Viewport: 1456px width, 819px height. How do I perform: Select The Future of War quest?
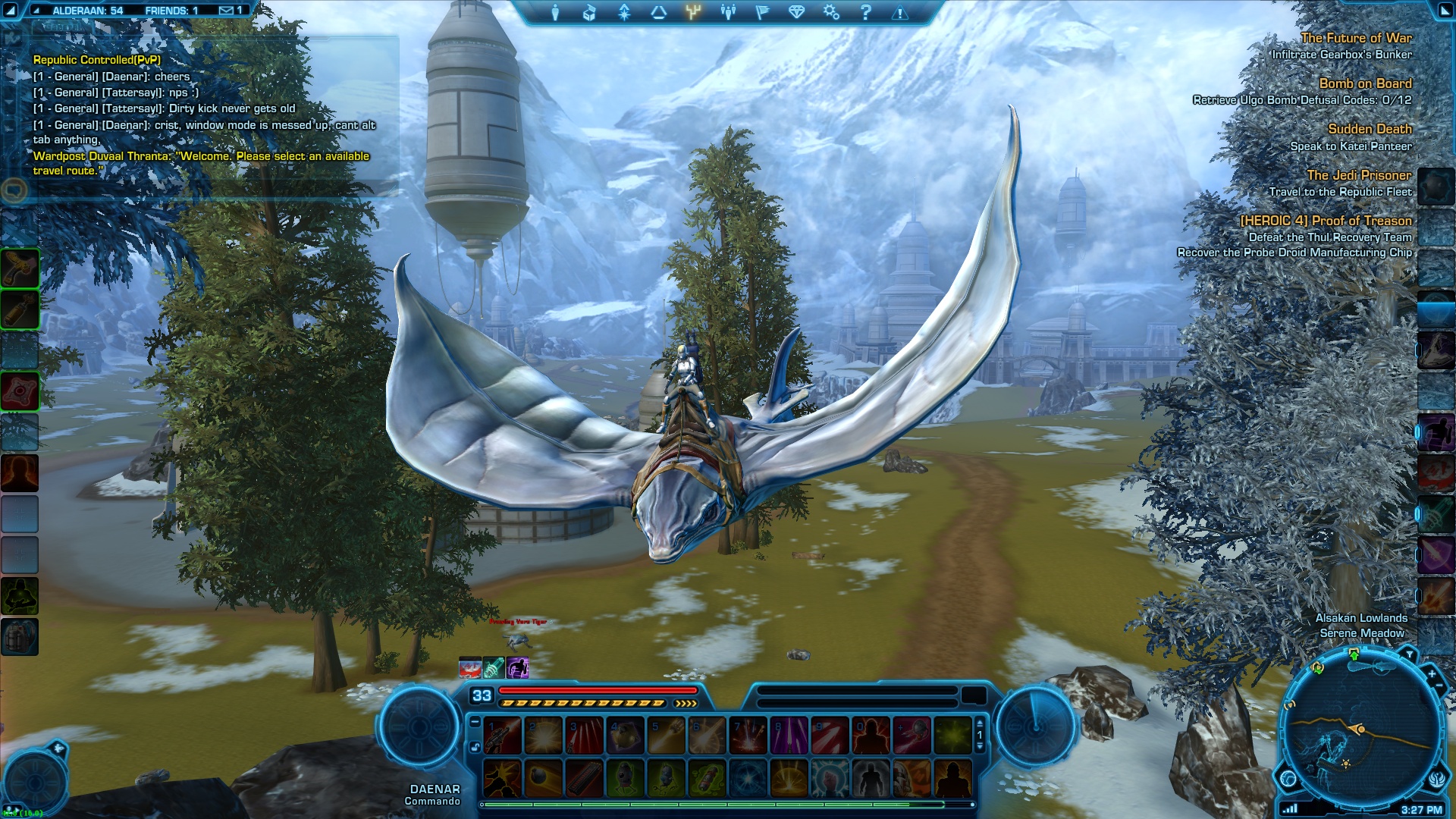[x=1356, y=38]
